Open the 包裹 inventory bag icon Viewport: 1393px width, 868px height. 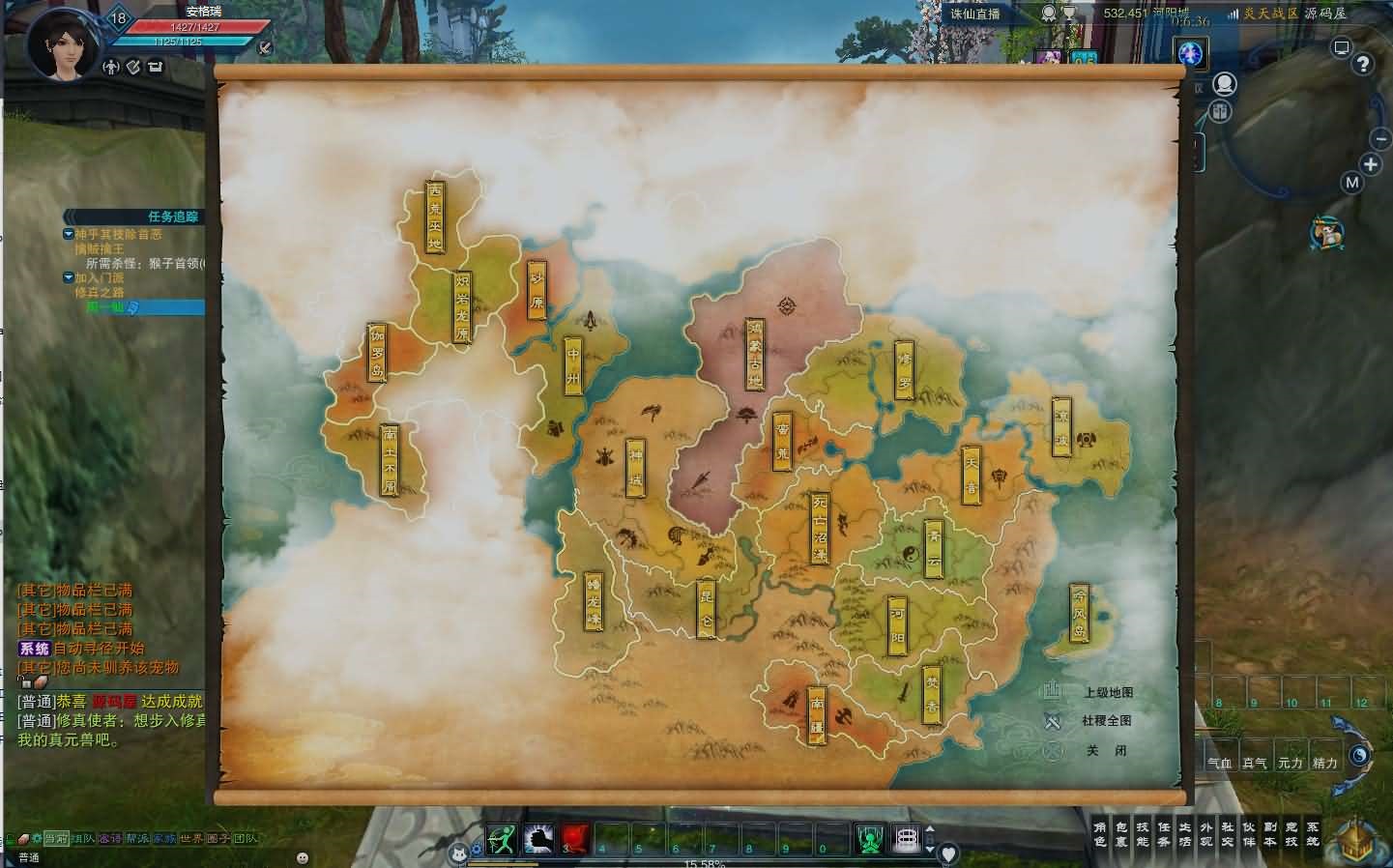(x=1120, y=833)
